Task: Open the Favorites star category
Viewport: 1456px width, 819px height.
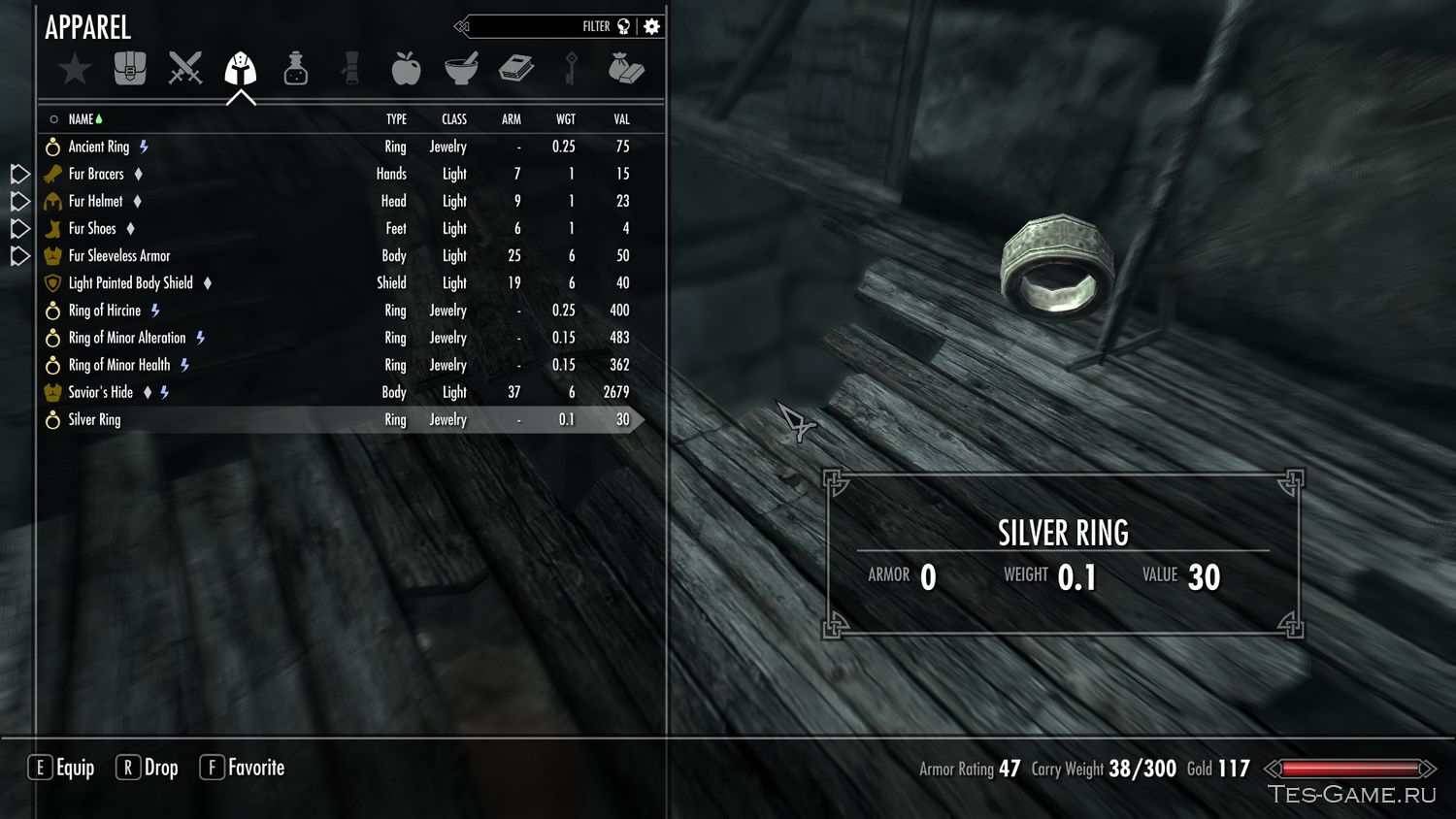Action: [74, 69]
